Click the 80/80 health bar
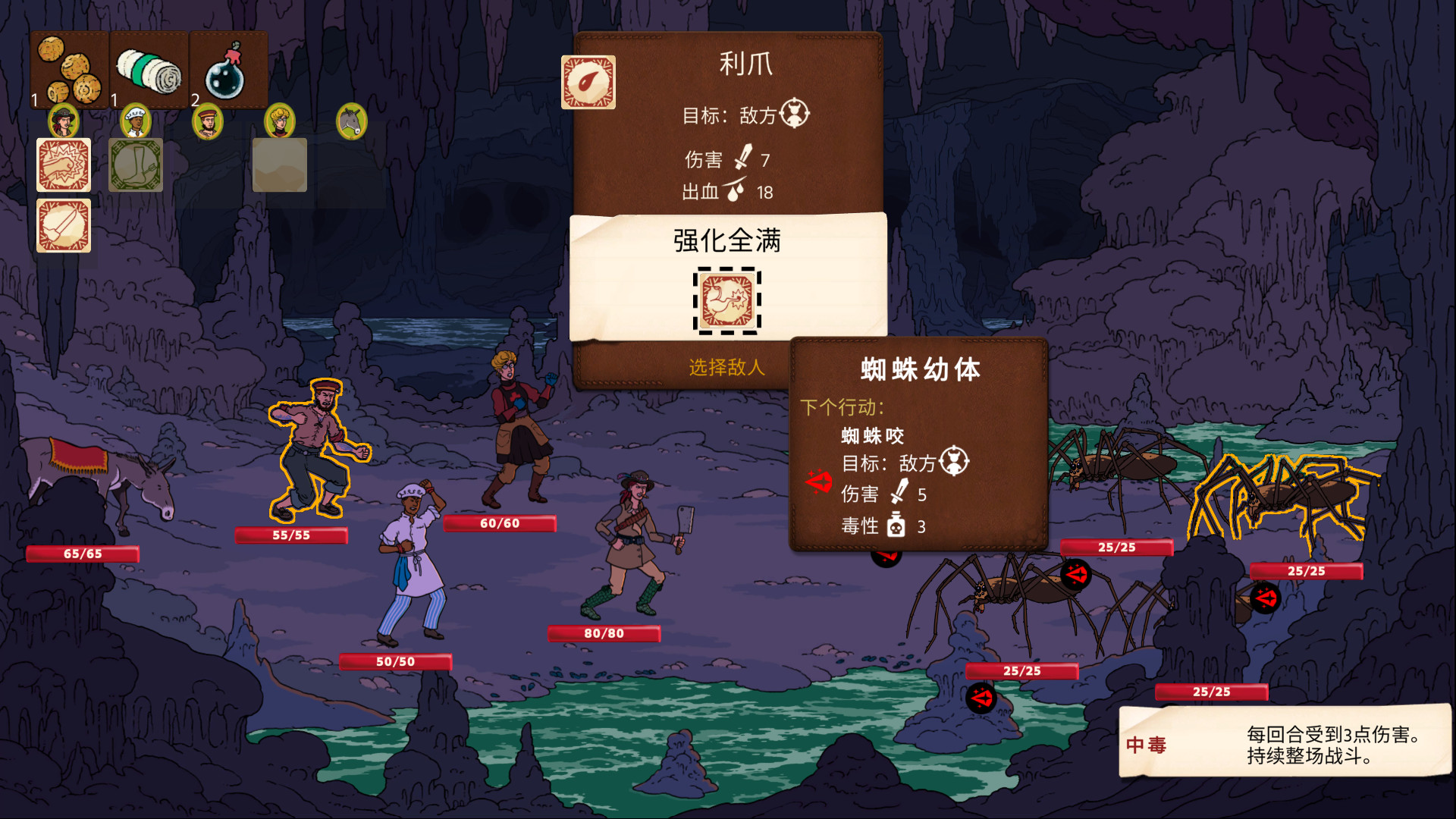1456x819 pixels. pos(603,632)
